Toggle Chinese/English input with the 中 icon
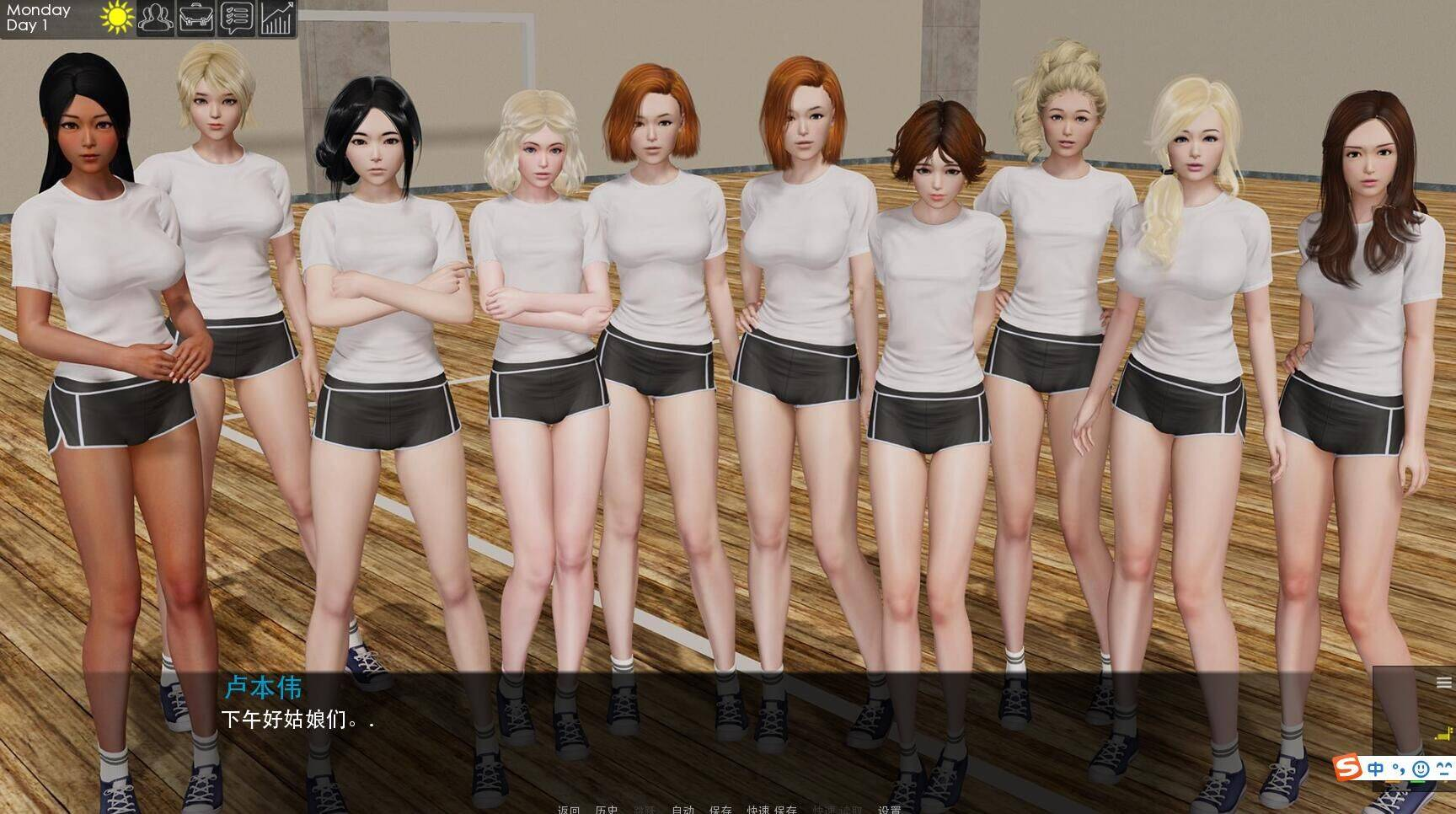Image resolution: width=1456 pixels, height=814 pixels. coord(1375,768)
